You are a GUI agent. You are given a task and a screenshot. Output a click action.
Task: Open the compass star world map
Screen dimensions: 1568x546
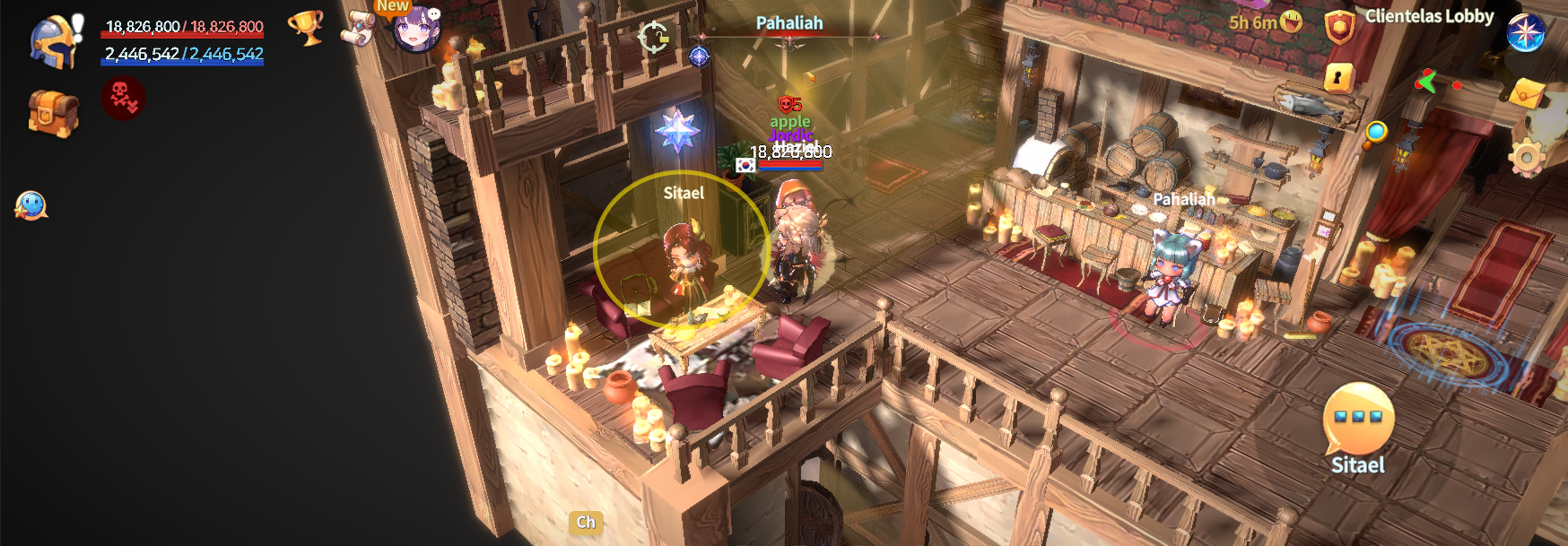tap(1525, 32)
